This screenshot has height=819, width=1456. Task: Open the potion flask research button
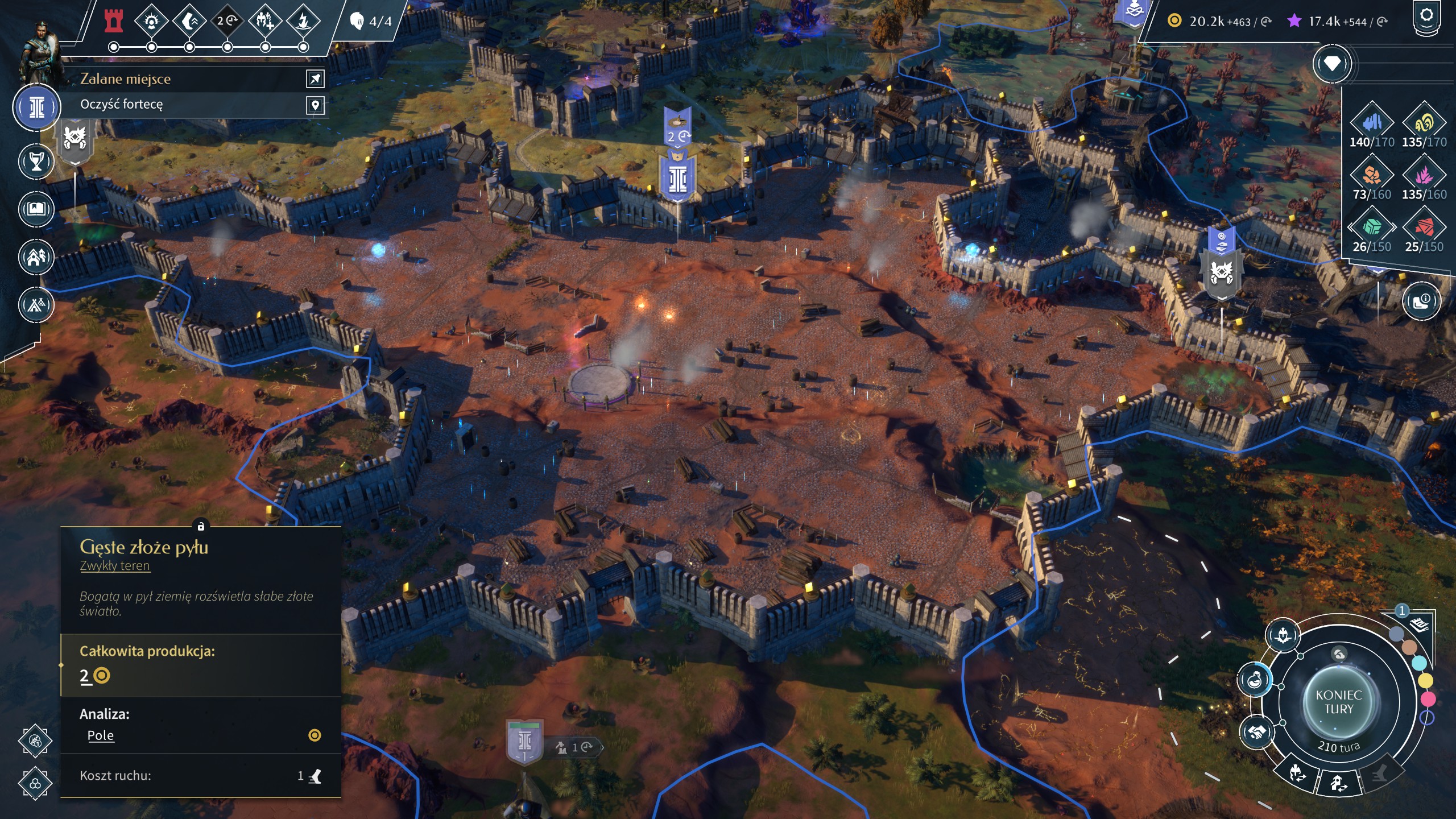1255,680
